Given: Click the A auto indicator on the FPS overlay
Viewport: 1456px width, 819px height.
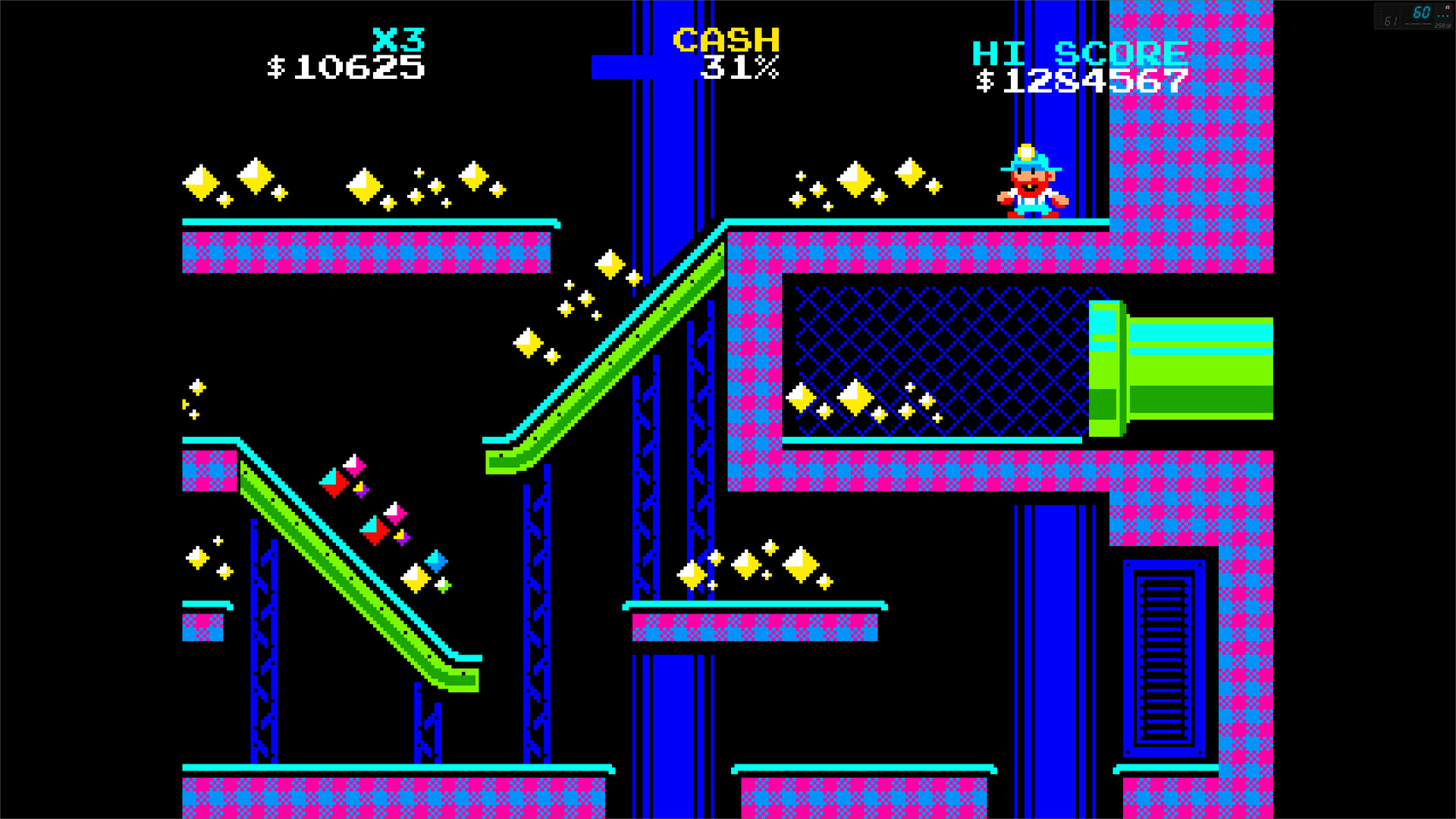Looking at the screenshot, I should tap(1447, 8).
